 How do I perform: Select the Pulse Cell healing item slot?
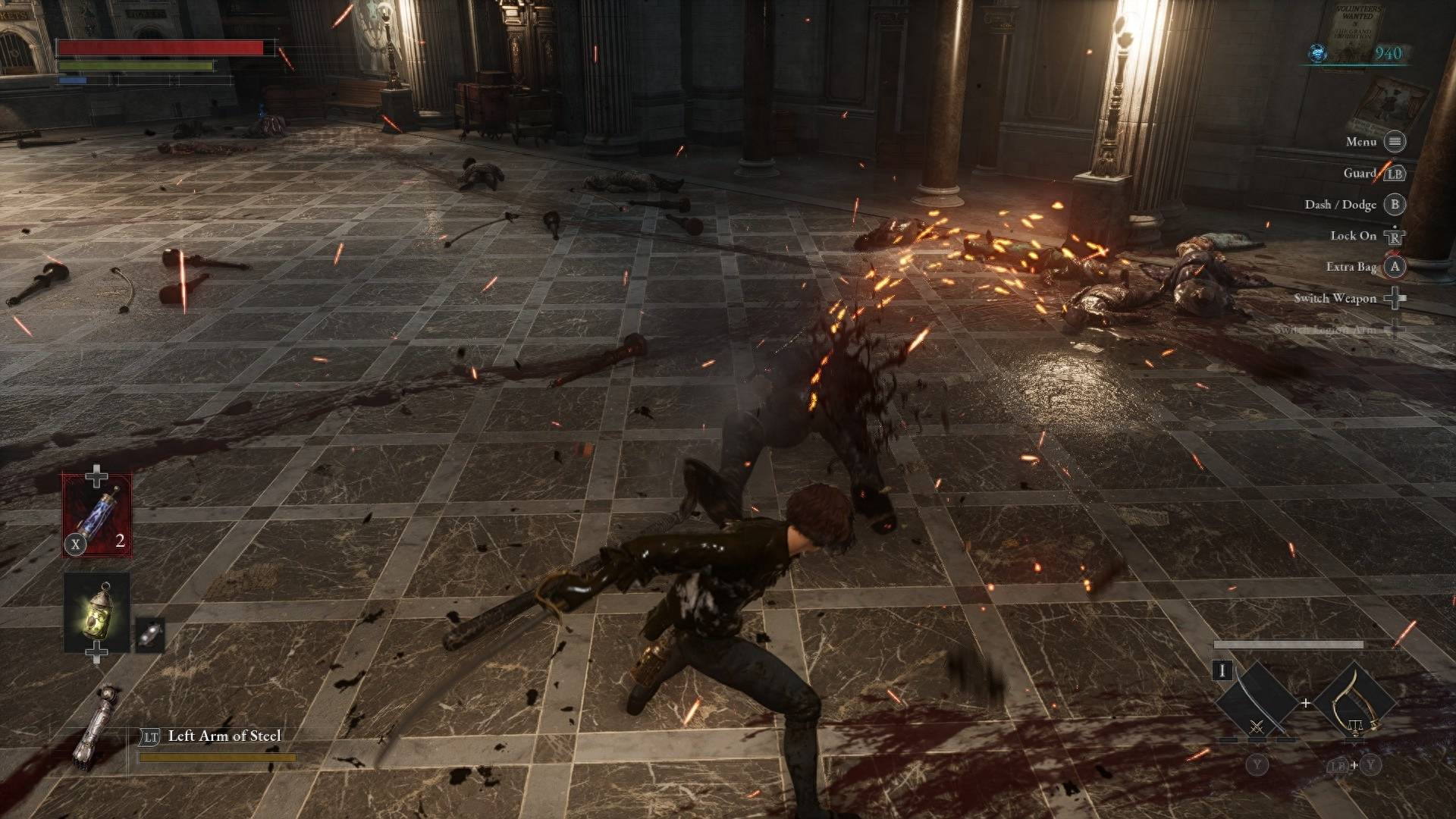(x=97, y=516)
